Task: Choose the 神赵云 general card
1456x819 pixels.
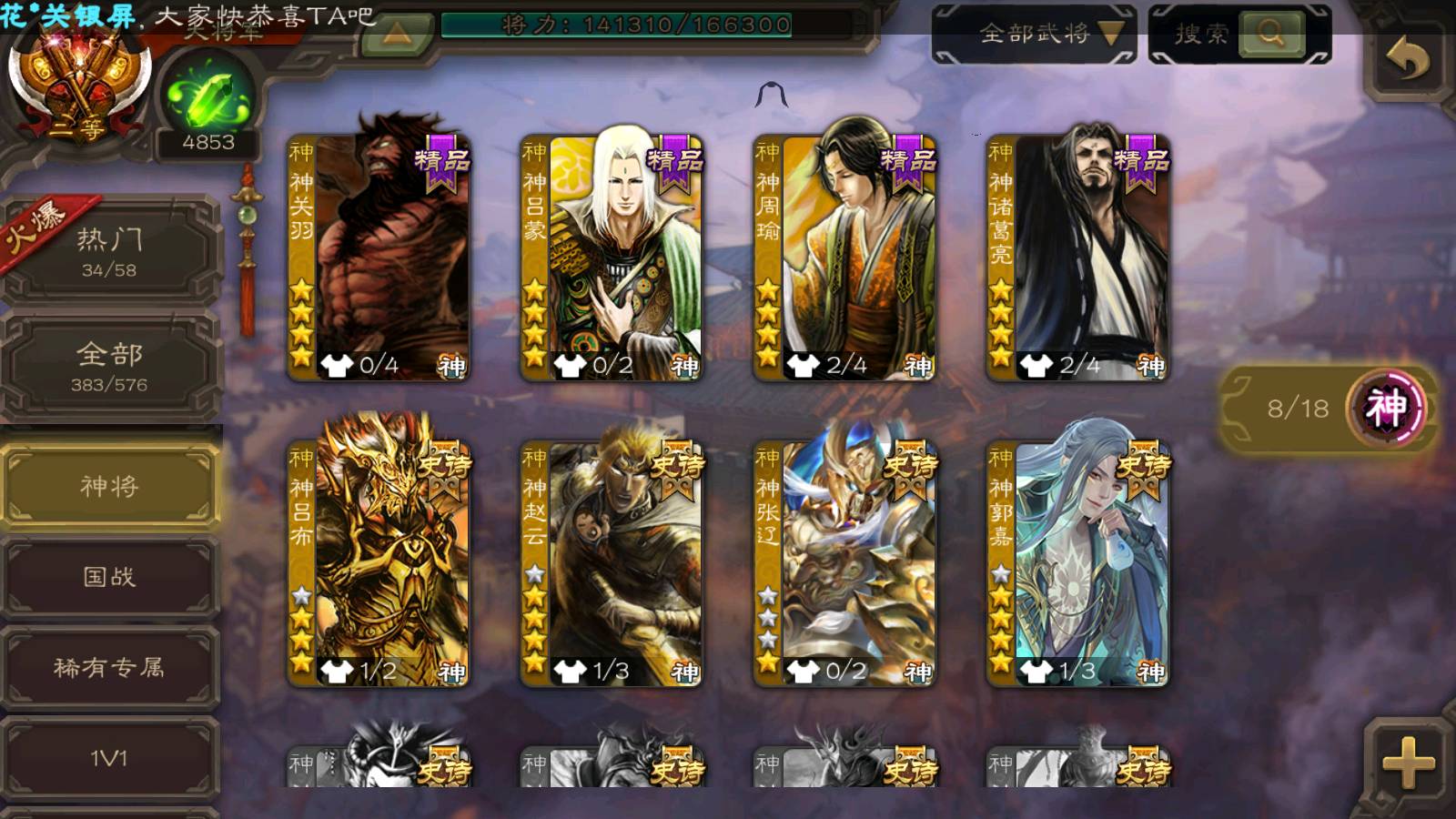Action: click(x=612, y=563)
